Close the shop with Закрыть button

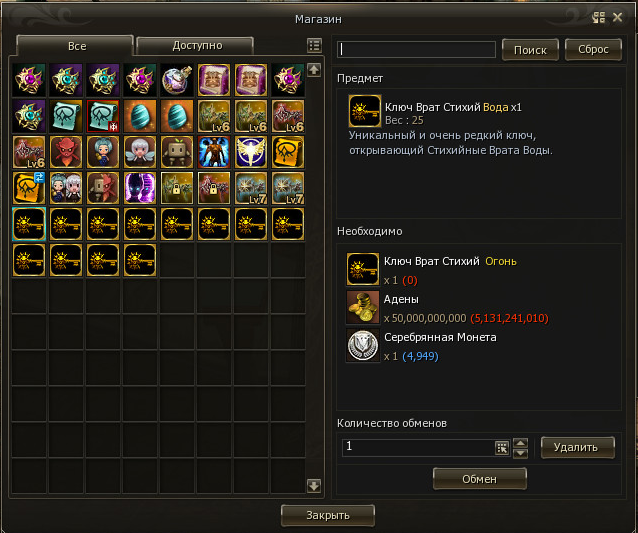pos(328,515)
